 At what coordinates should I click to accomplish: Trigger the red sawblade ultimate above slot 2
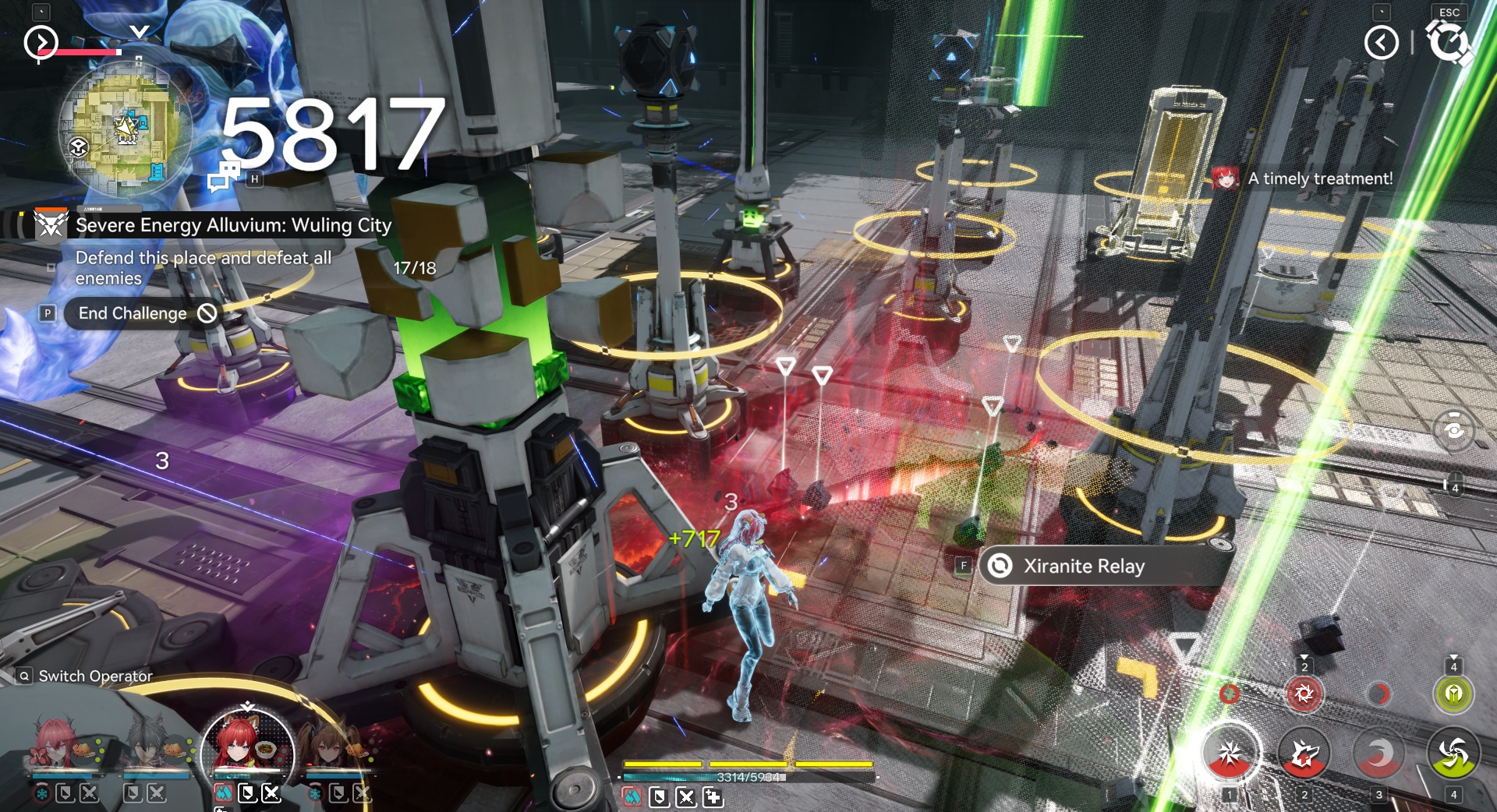click(x=1304, y=693)
